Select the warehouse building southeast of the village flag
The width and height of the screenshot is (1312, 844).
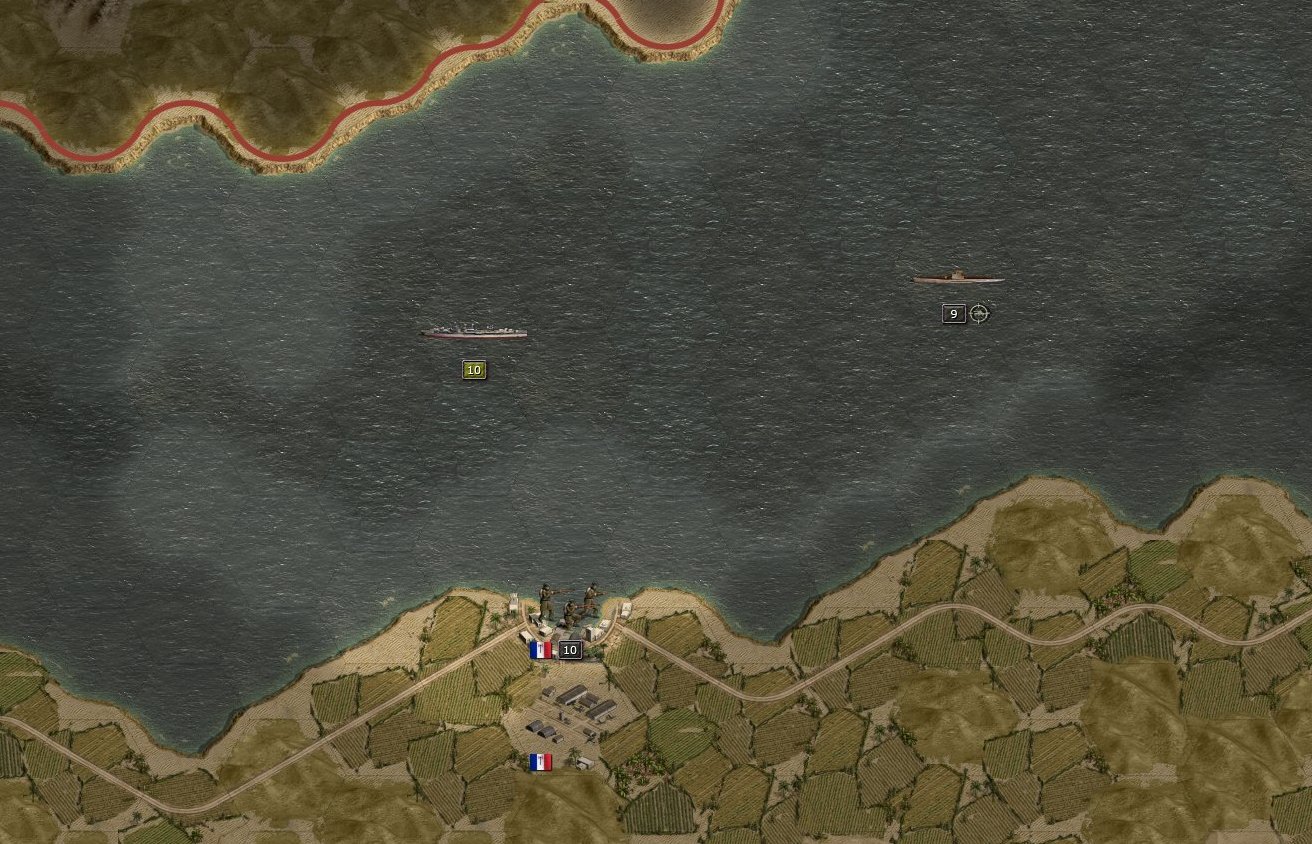tap(585, 762)
